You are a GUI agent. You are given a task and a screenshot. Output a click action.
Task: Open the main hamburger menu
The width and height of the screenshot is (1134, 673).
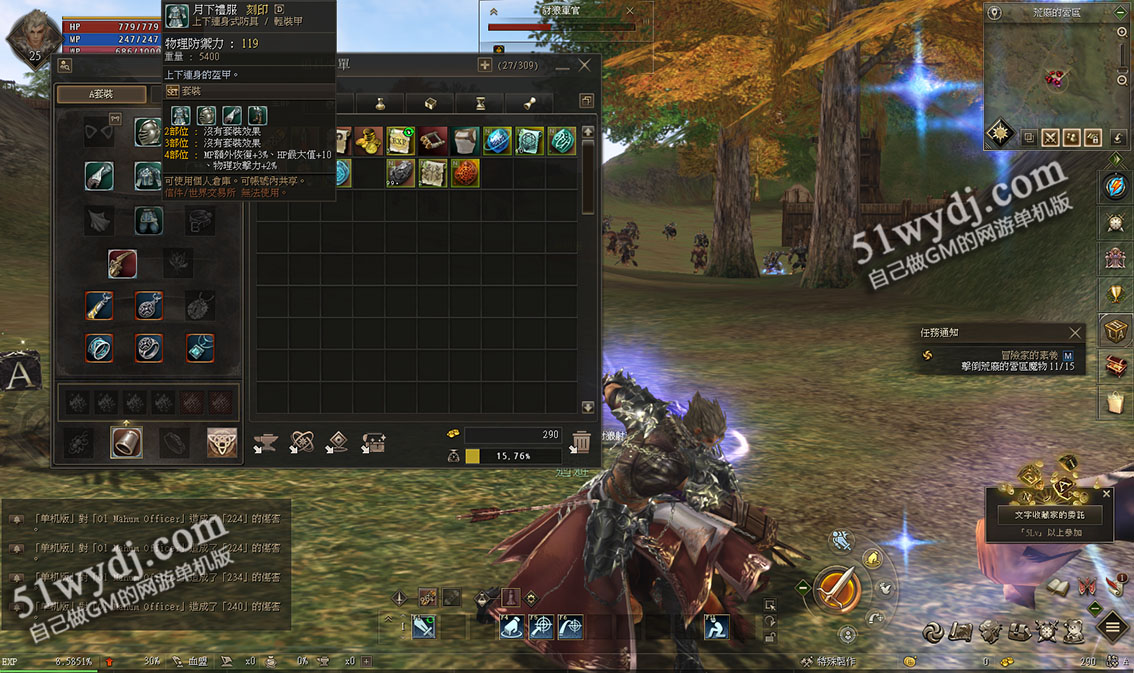(1112, 628)
